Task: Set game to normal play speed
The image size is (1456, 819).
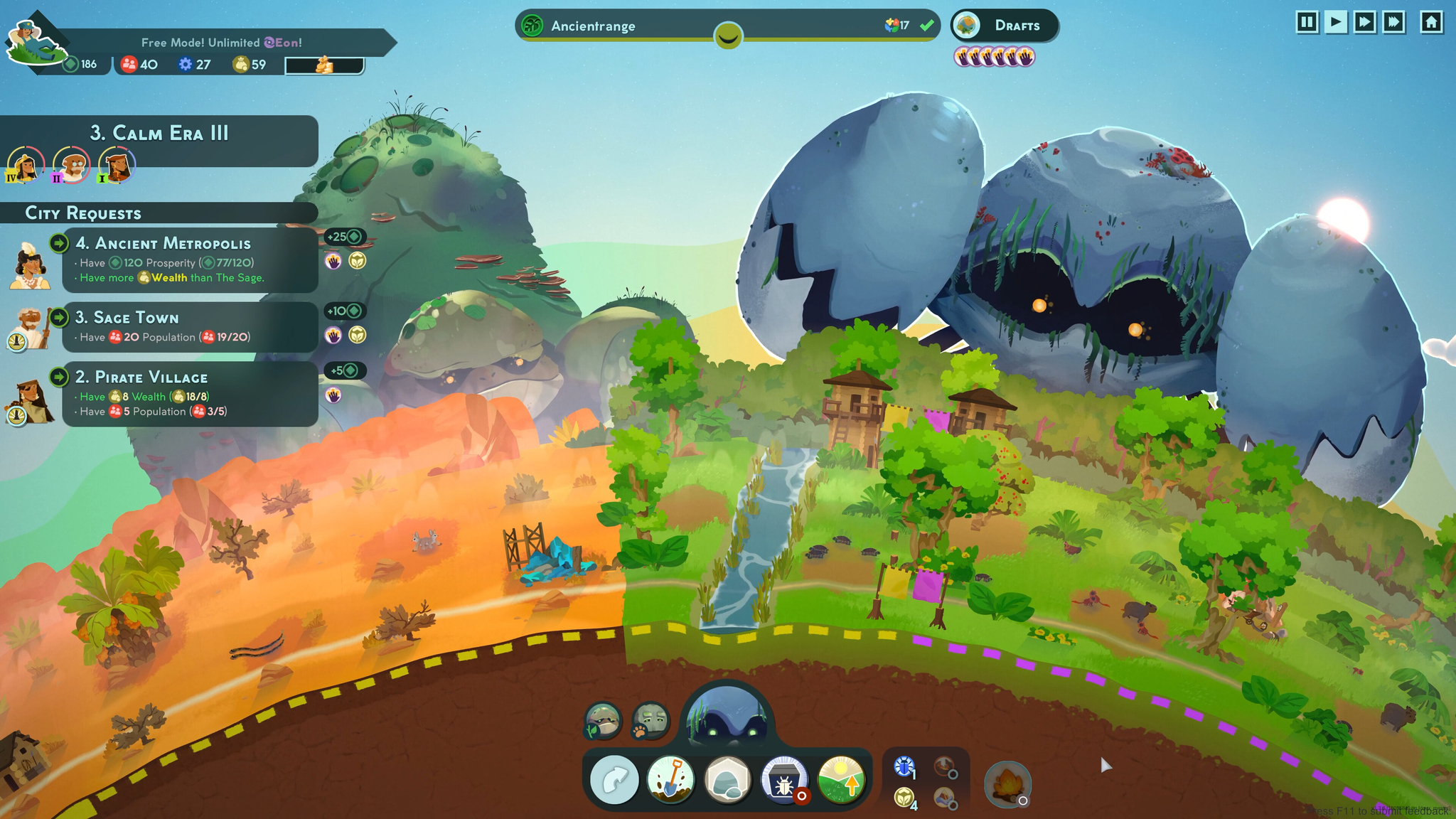Action: (1336, 23)
